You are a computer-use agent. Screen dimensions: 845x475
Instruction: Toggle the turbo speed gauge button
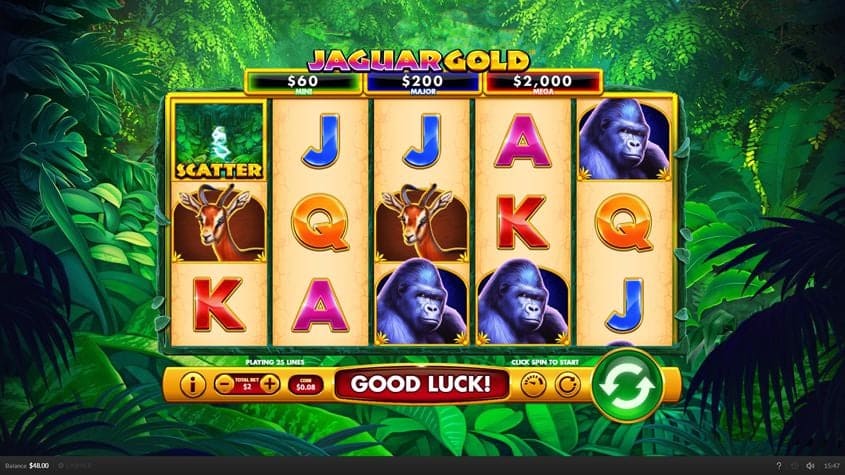point(533,384)
